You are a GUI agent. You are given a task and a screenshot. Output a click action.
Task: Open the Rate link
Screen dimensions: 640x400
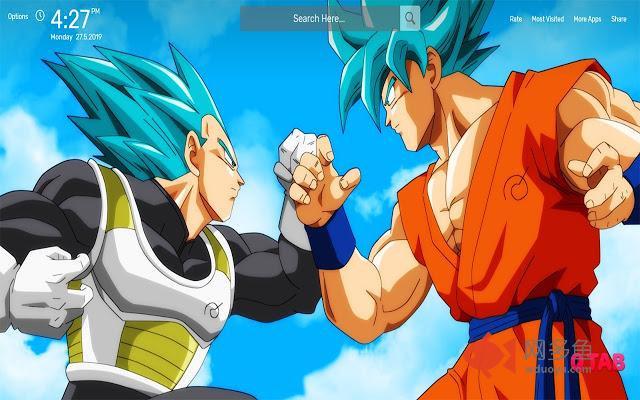(516, 19)
